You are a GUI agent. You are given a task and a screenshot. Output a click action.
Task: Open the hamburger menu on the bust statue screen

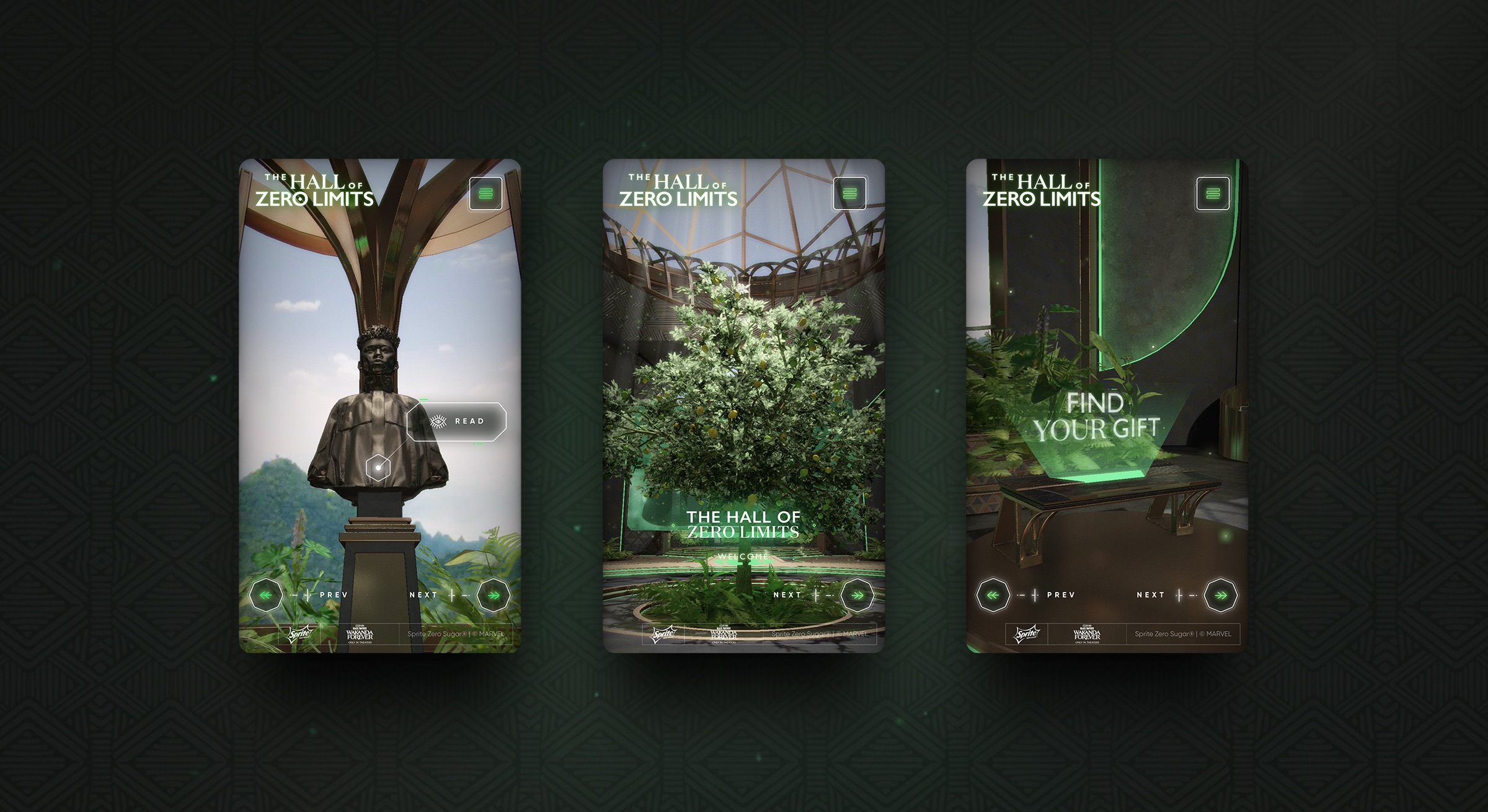[x=485, y=193]
